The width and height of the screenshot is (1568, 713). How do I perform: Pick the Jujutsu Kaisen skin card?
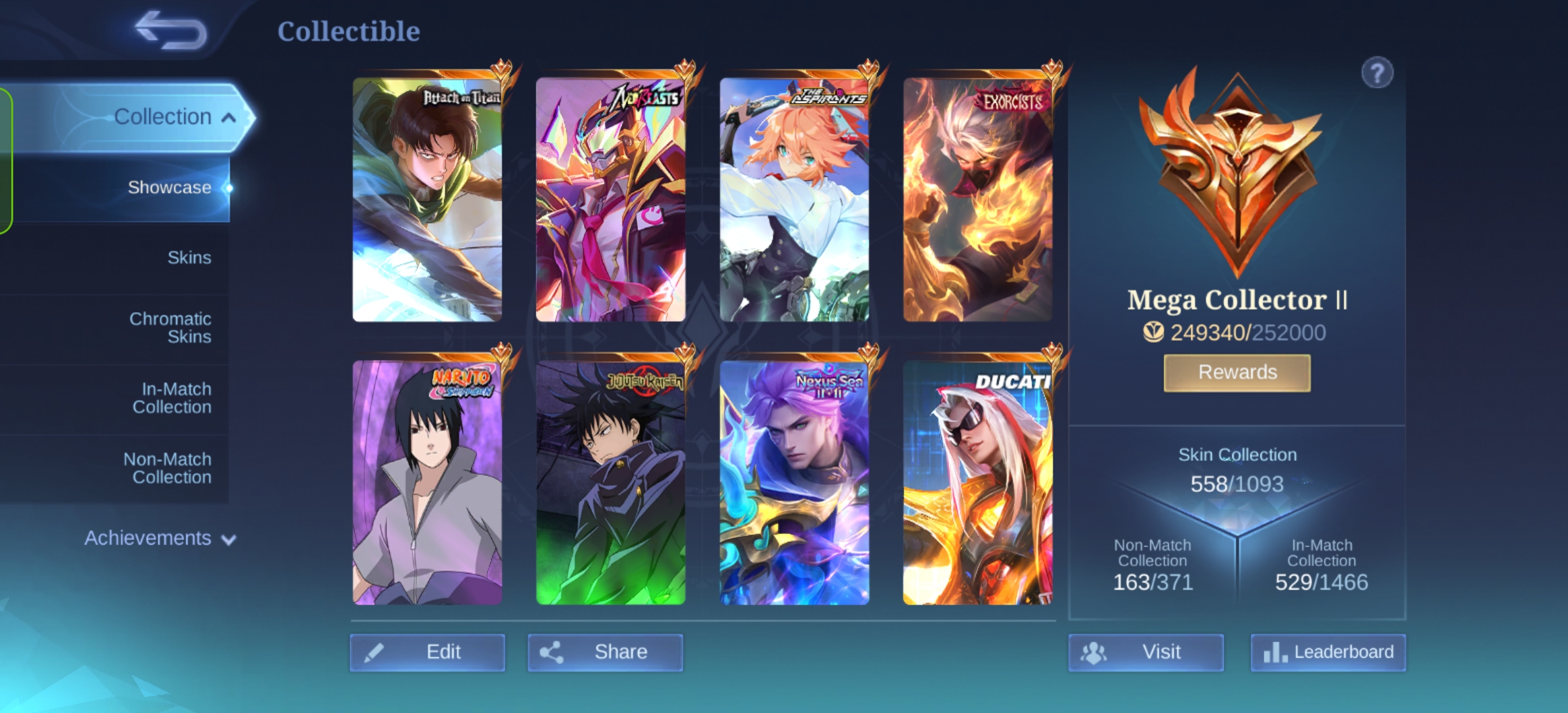tap(610, 482)
